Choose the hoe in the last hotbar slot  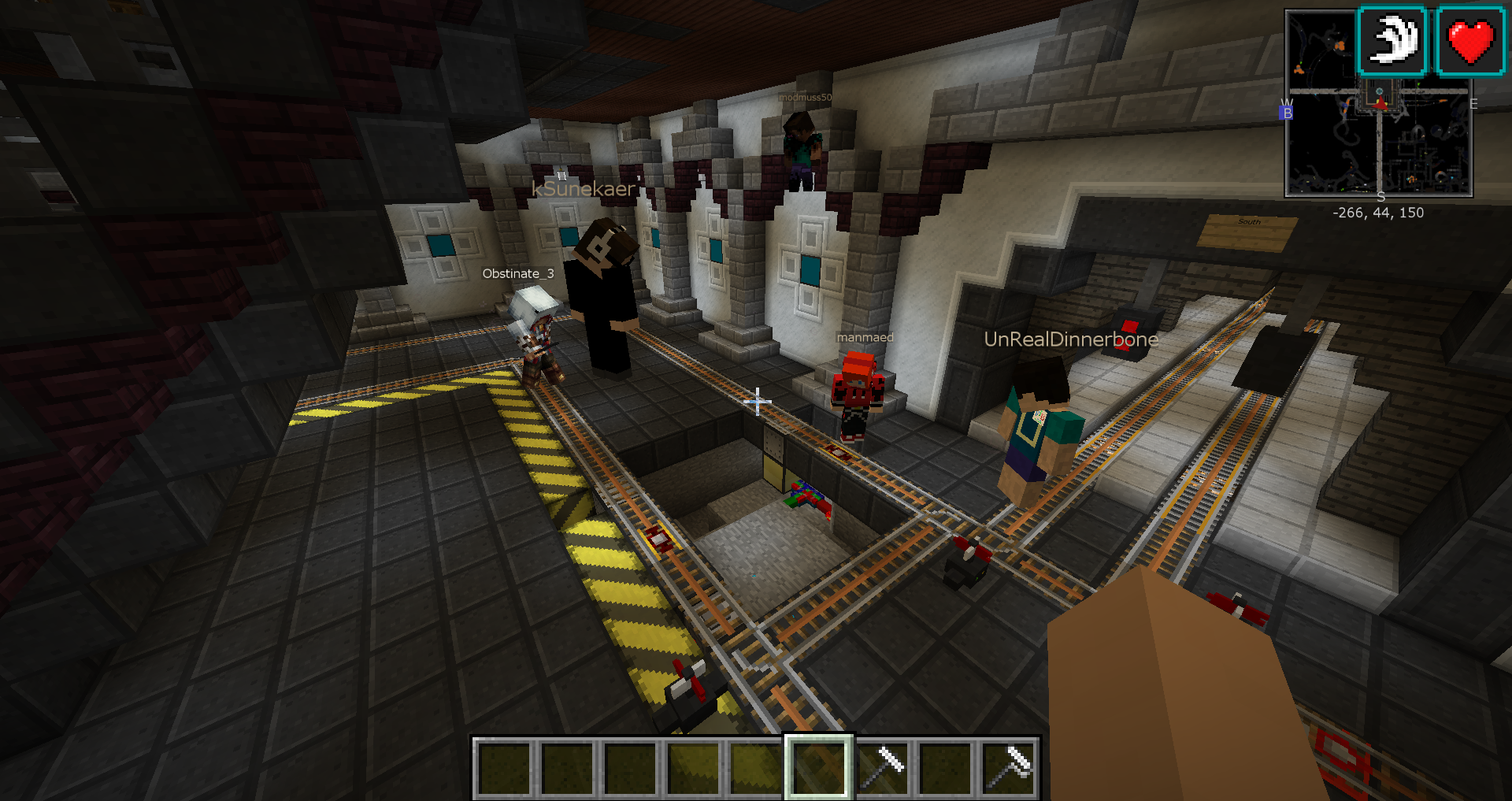[x=1009, y=767]
